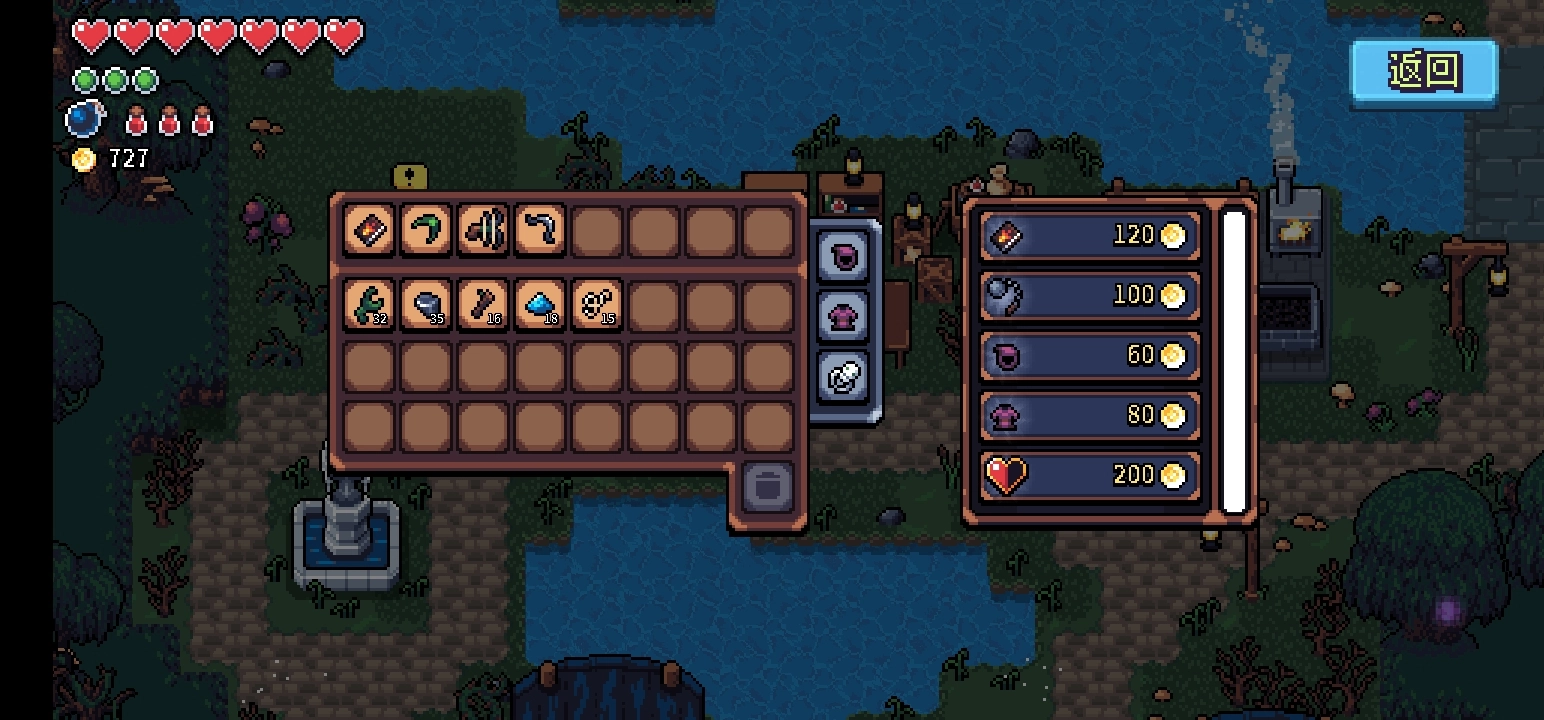Purchase the purple tunic for 80 coins
The image size is (1544, 720).
click(x=1089, y=415)
